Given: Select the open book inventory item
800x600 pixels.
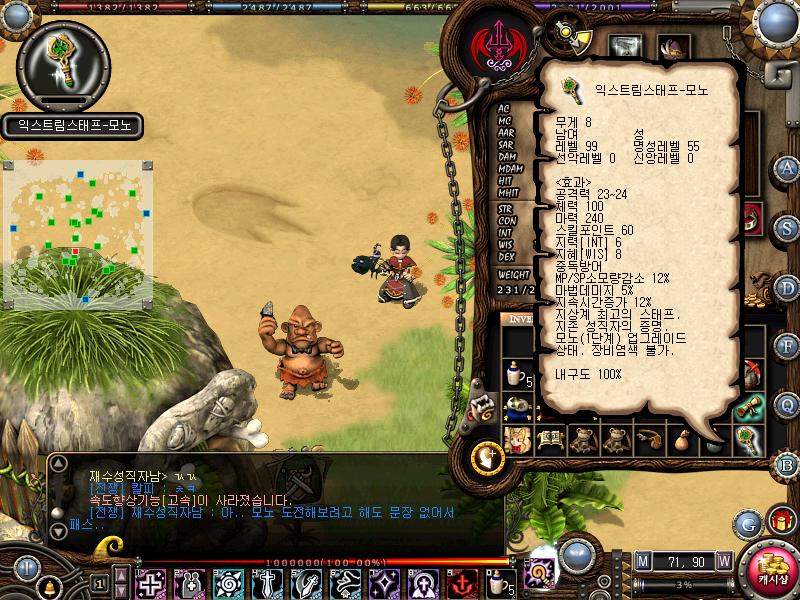Looking at the screenshot, I should tap(550, 439).
